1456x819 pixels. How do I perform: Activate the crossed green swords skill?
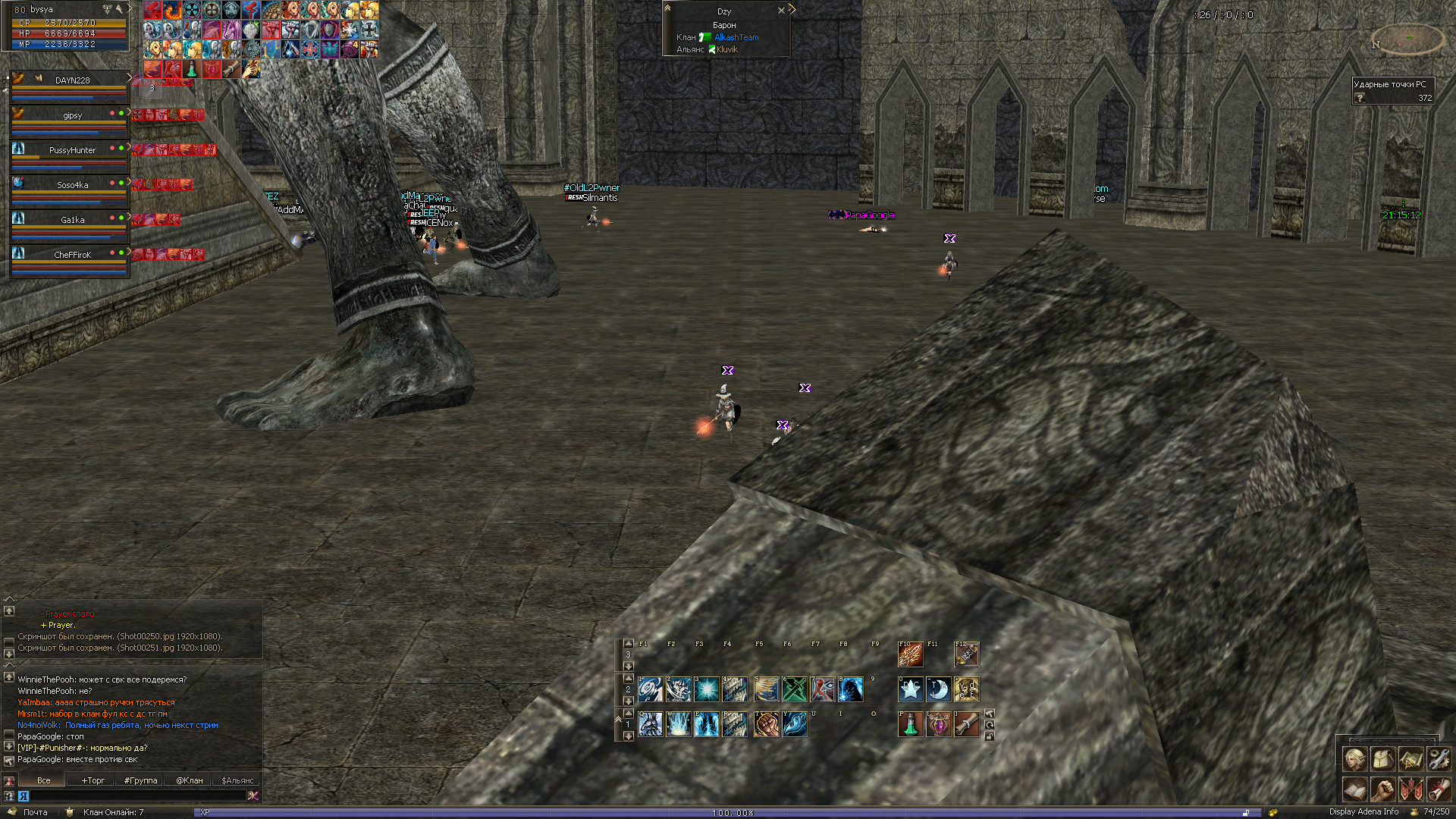click(x=794, y=689)
